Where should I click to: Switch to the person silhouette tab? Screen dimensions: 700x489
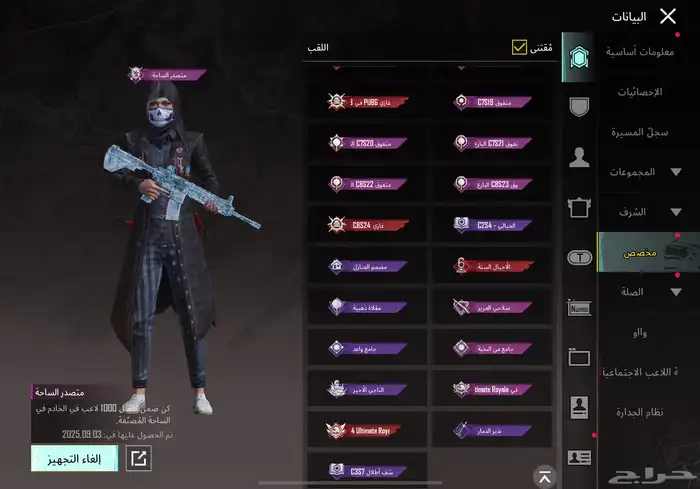coord(577,156)
